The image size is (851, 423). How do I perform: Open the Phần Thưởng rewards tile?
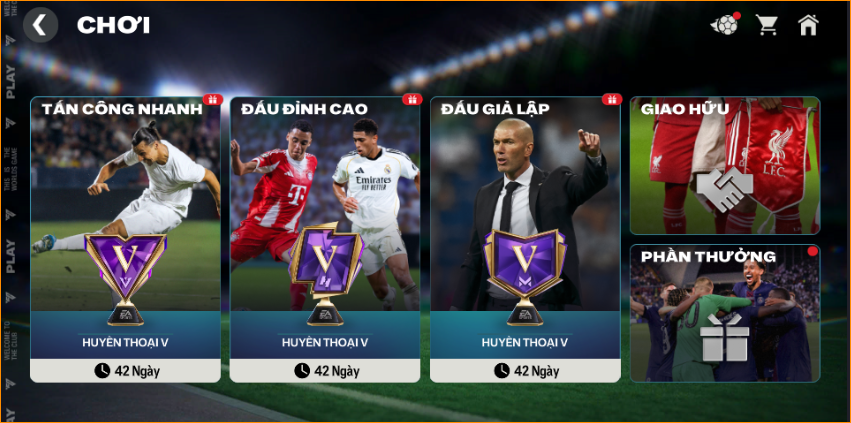tap(724, 312)
